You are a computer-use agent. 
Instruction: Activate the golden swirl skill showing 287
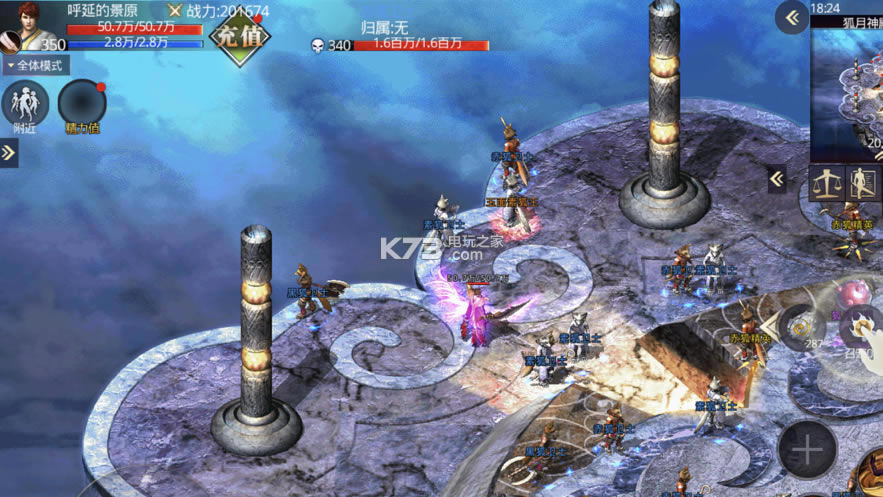coord(800,328)
